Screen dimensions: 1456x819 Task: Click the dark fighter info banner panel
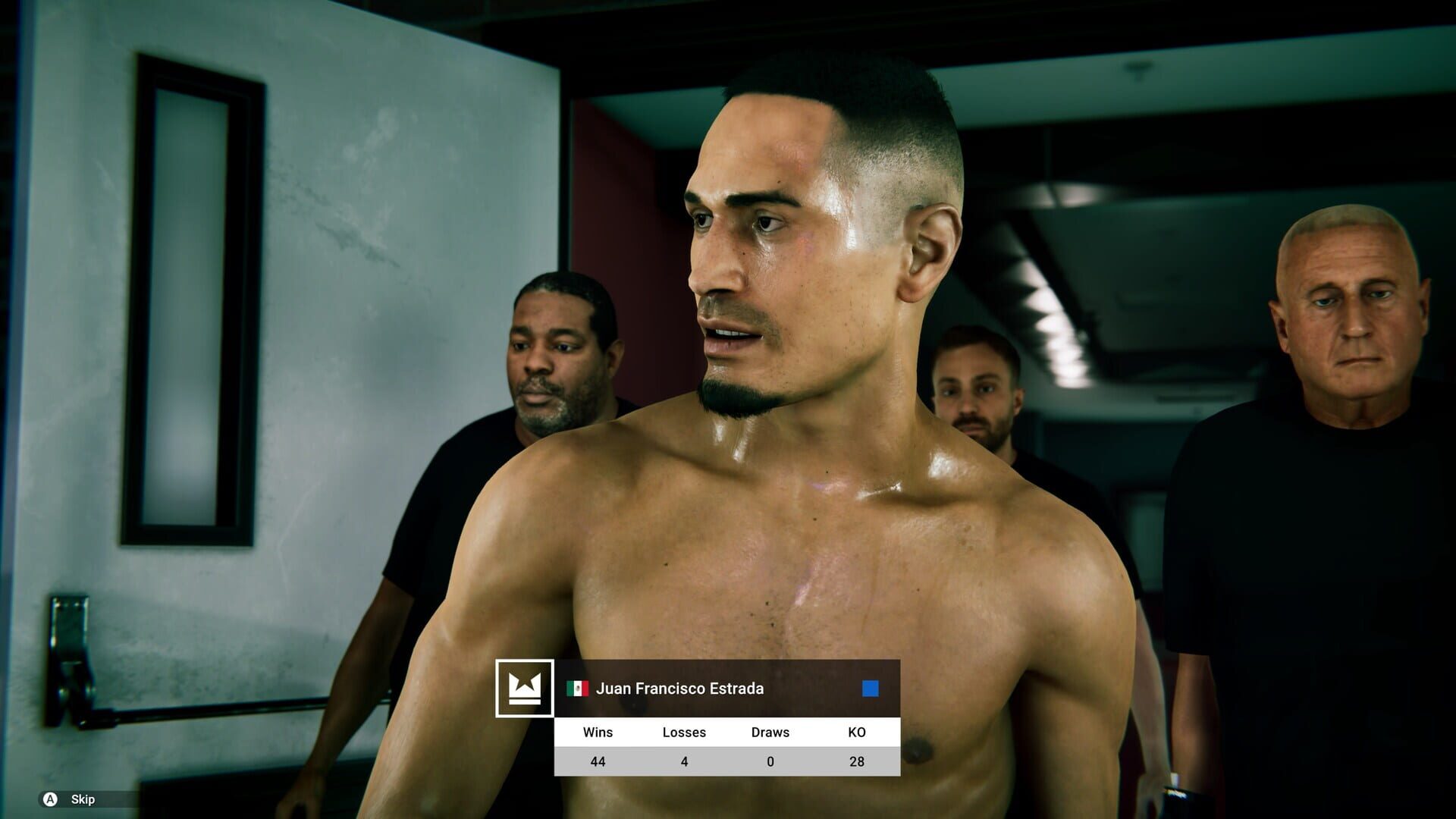(728, 689)
